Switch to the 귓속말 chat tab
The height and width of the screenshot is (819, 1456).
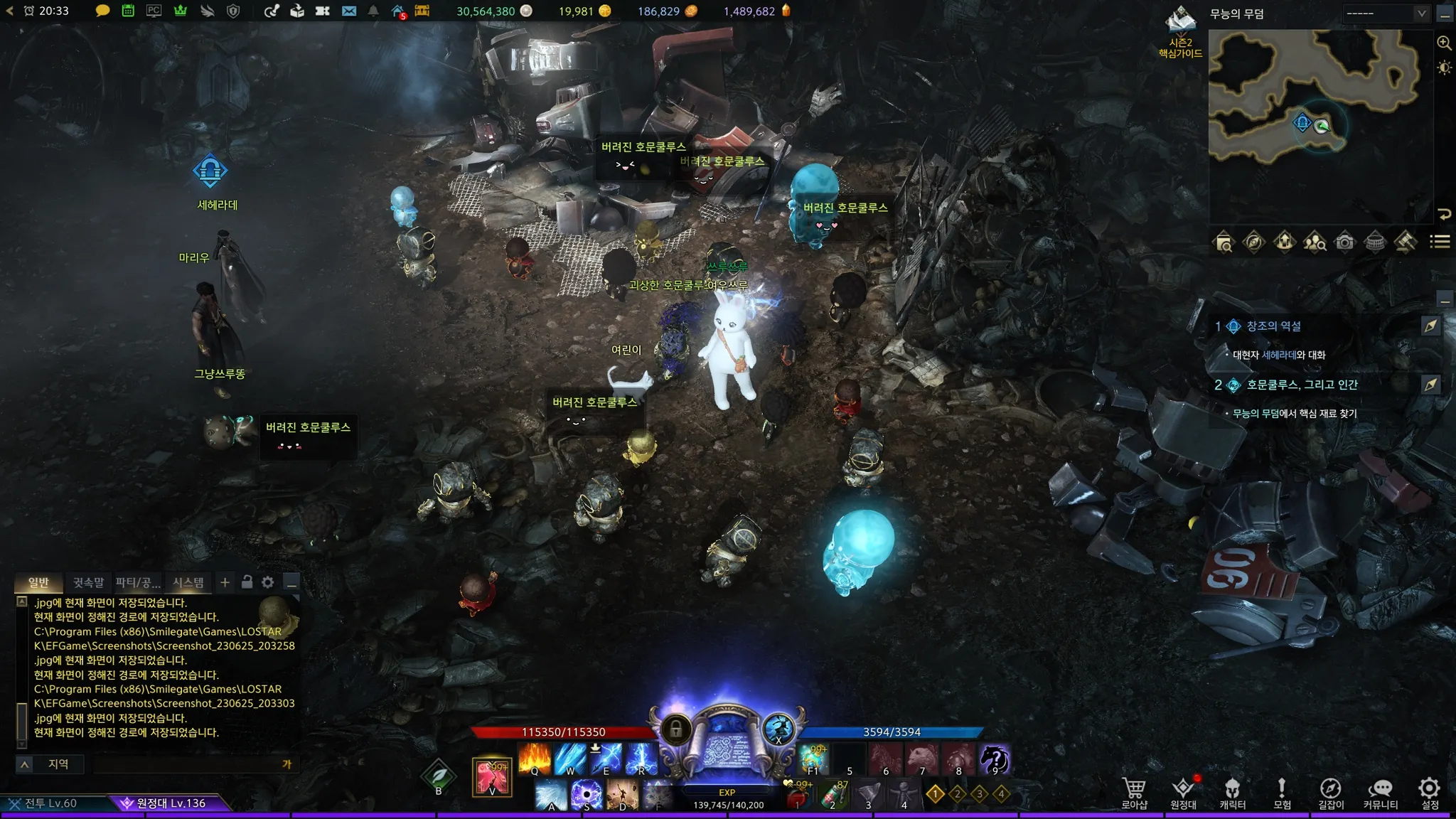[x=88, y=583]
